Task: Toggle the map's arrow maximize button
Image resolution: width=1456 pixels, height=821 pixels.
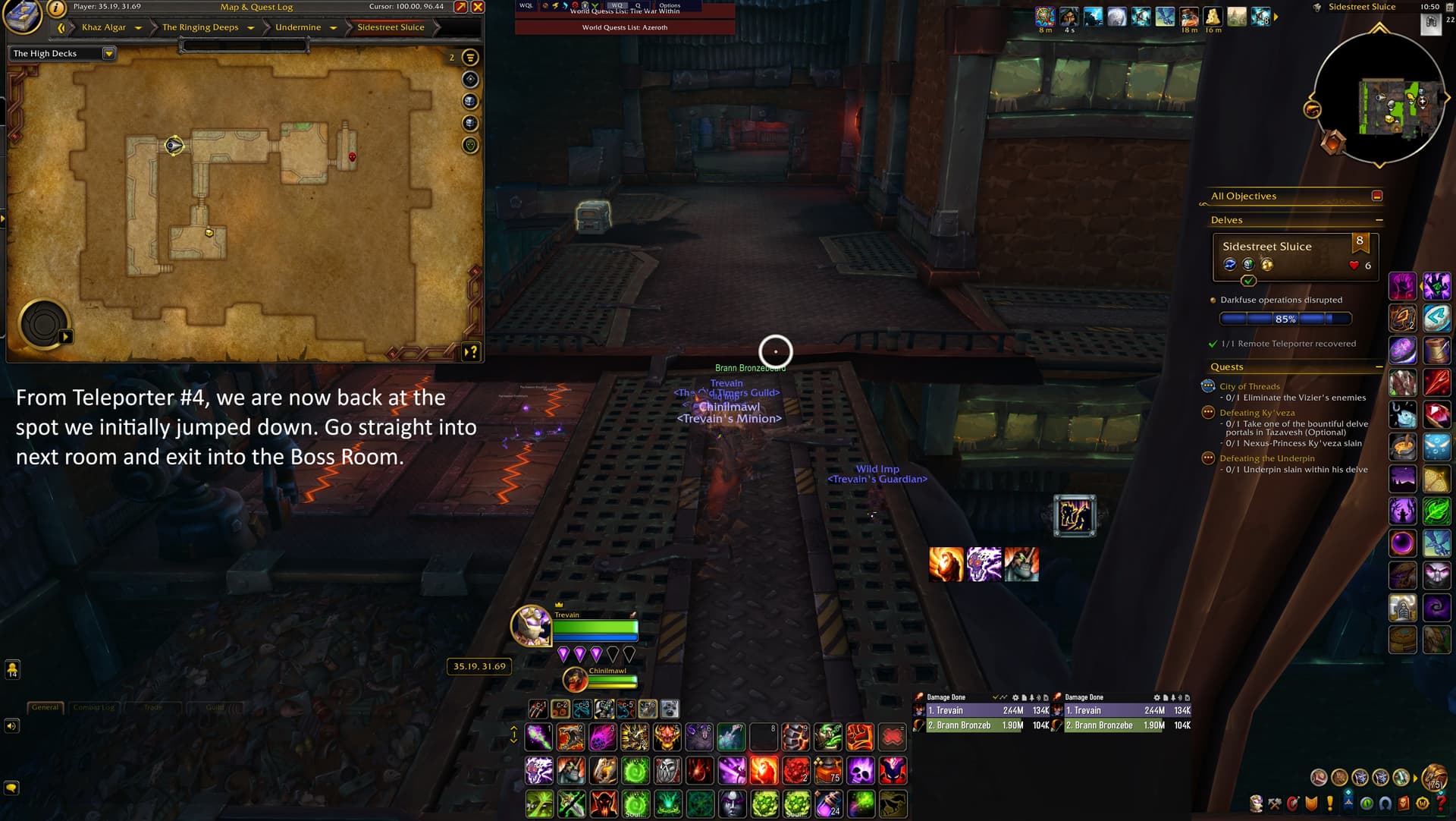Action: click(460, 7)
